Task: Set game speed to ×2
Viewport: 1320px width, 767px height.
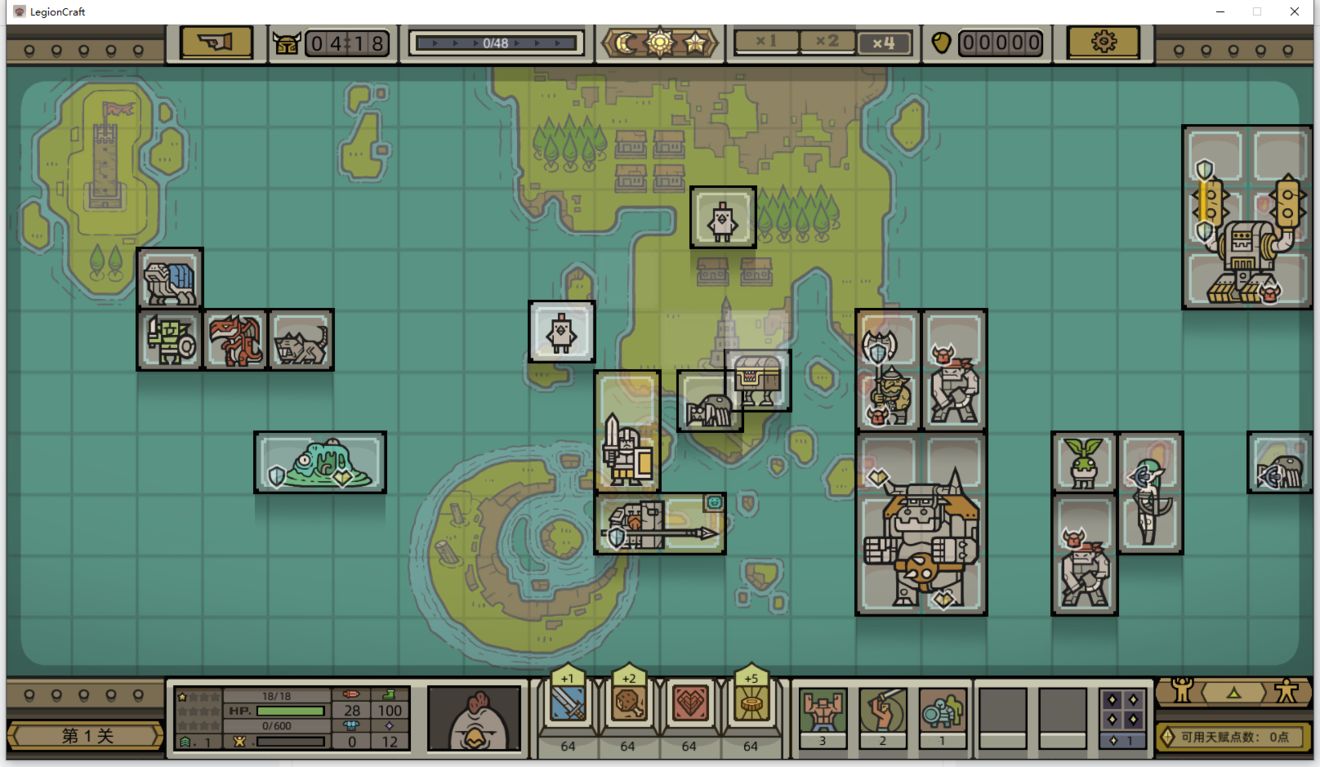Action: pos(827,43)
